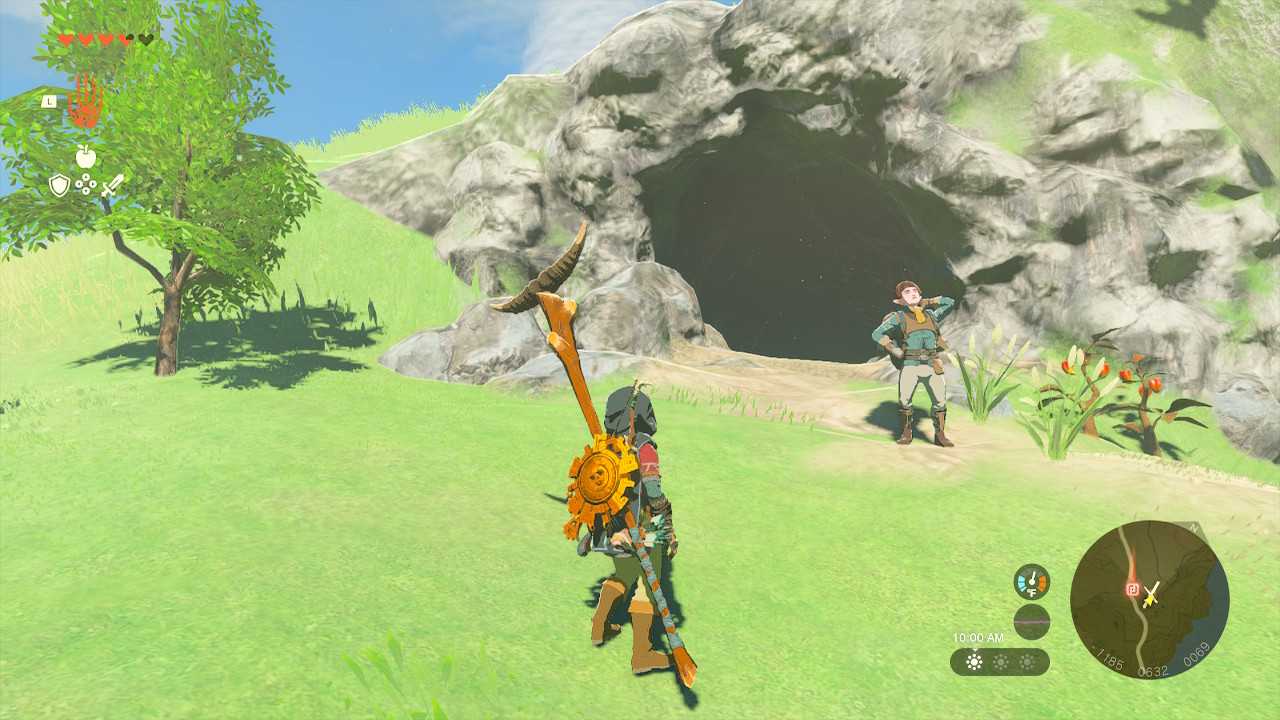Select the Ultrahand ability hand icon
Image resolution: width=1280 pixels, height=720 pixels.
pyautogui.click(x=86, y=104)
